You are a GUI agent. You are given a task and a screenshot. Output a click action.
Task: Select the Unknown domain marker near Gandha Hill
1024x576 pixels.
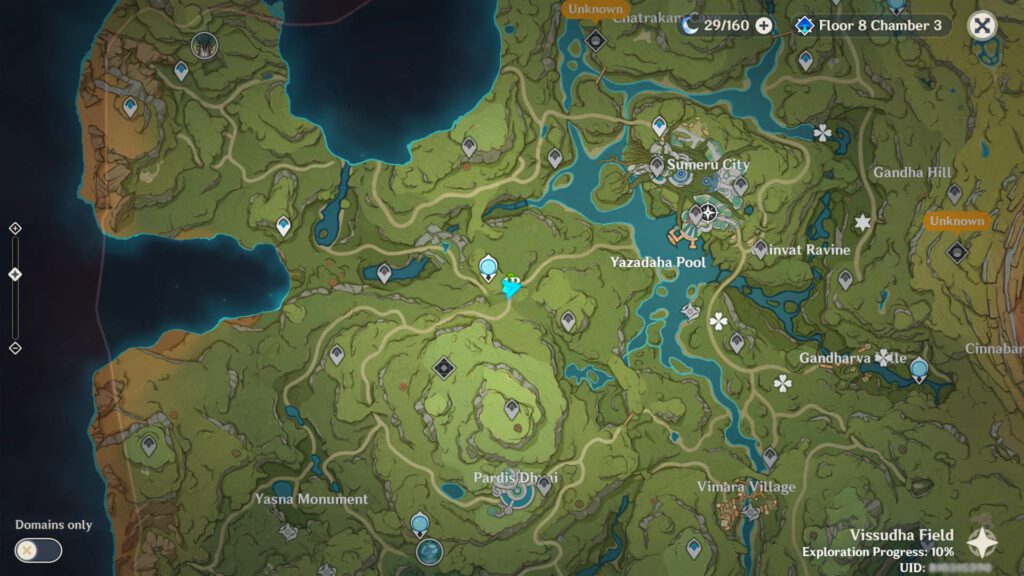pyautogui.click(x=957, y=251)
